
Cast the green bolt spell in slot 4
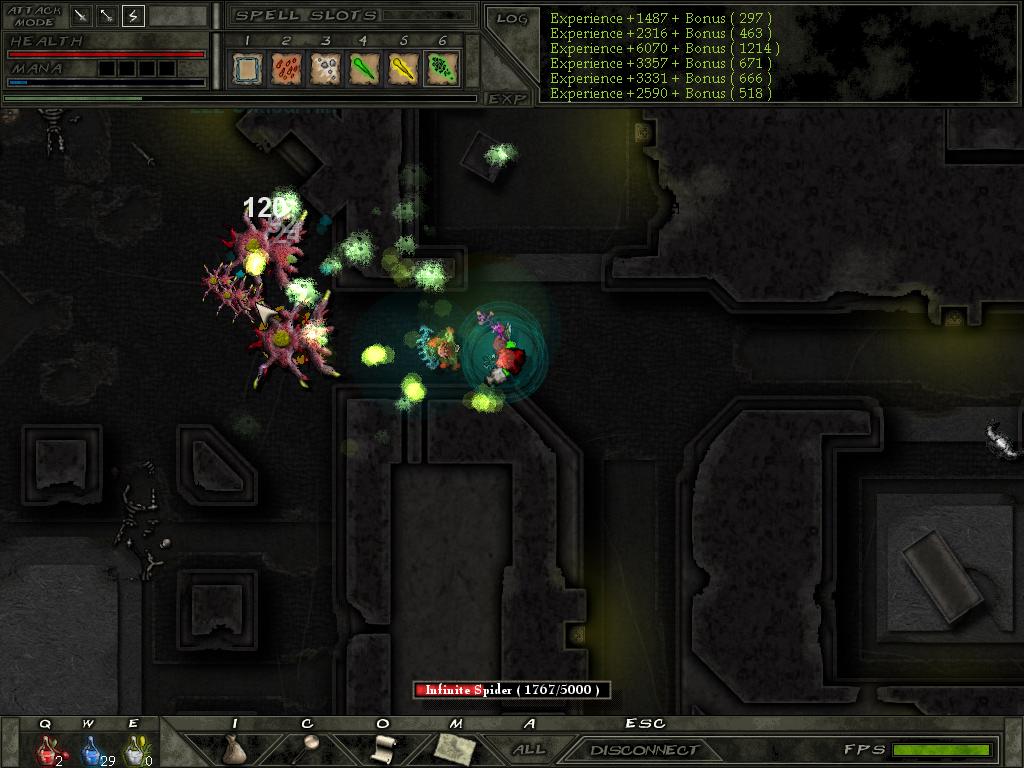(363, 68)
